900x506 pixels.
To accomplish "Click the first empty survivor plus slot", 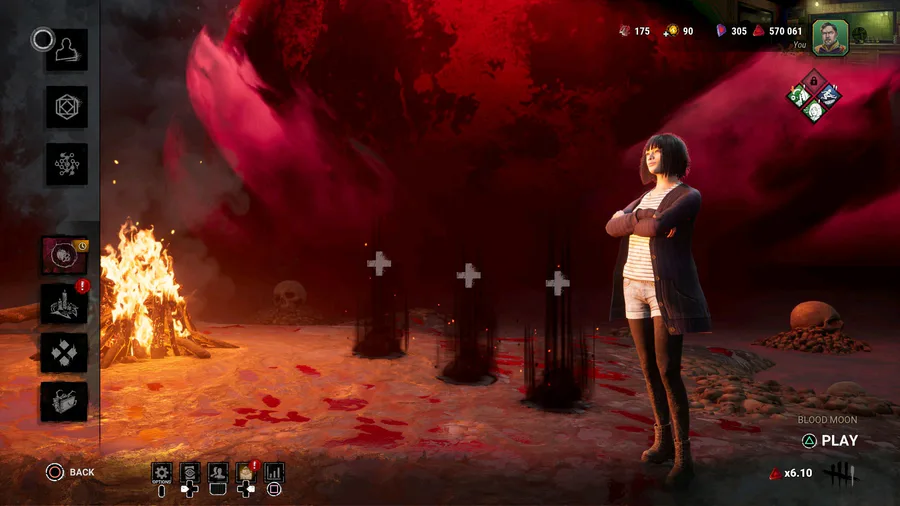I will click(379, 264).
